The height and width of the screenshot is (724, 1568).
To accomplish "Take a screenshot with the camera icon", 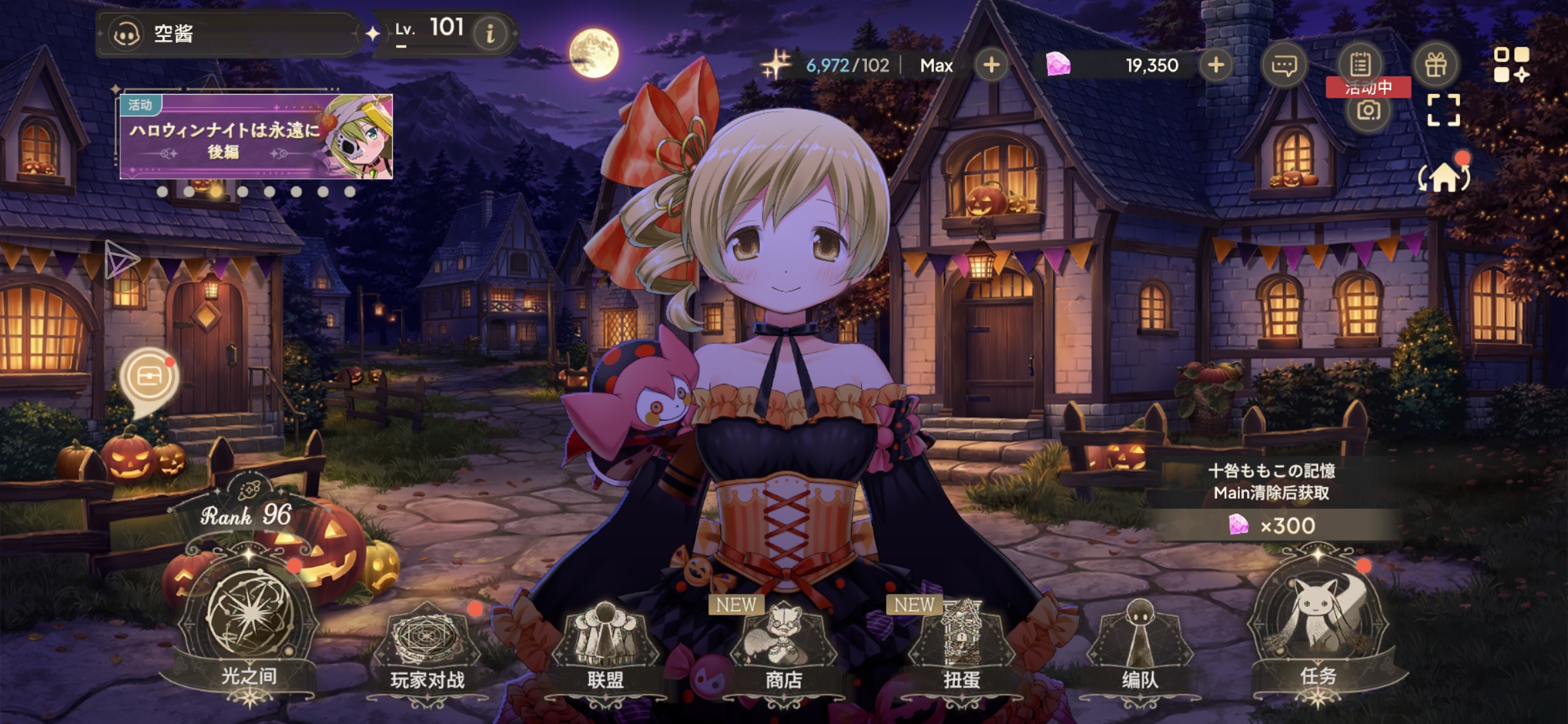I will tap(1368, 111).
